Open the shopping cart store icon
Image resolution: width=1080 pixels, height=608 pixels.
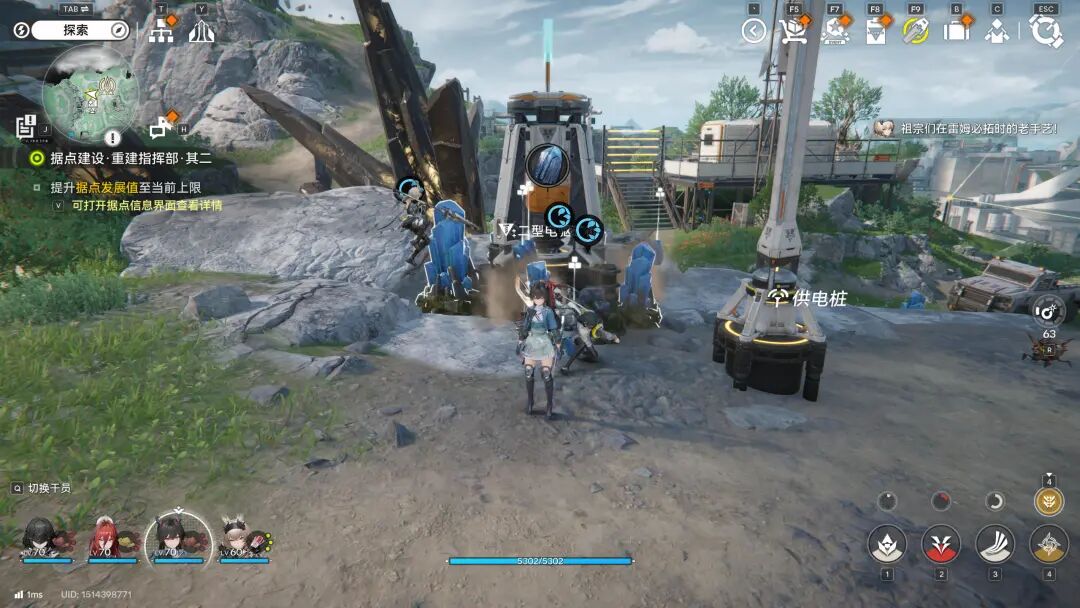coord(794,31)
